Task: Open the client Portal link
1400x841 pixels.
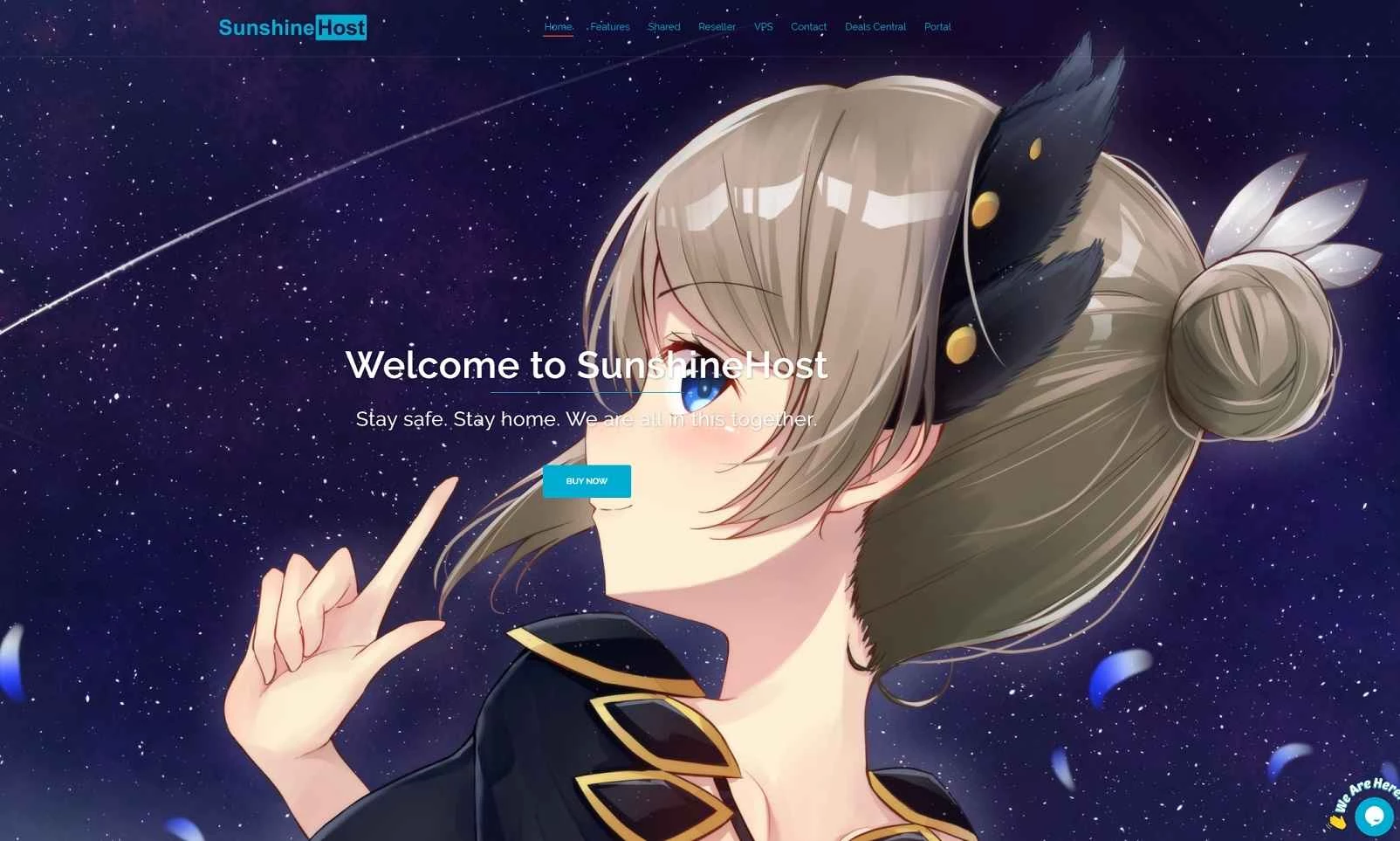Action: (x=938, y=26)
